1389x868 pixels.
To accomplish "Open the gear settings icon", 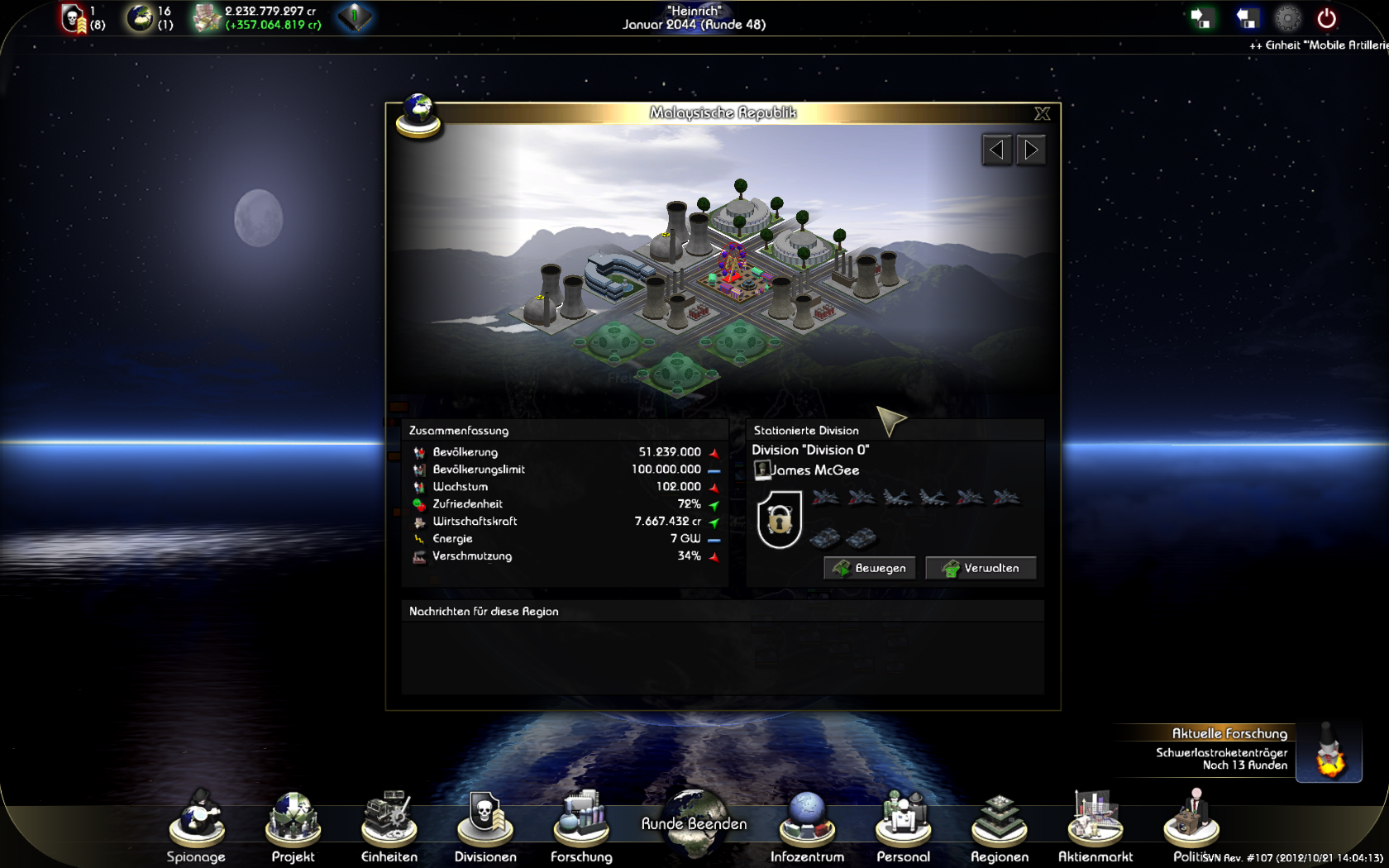I will click(1287, 18).
